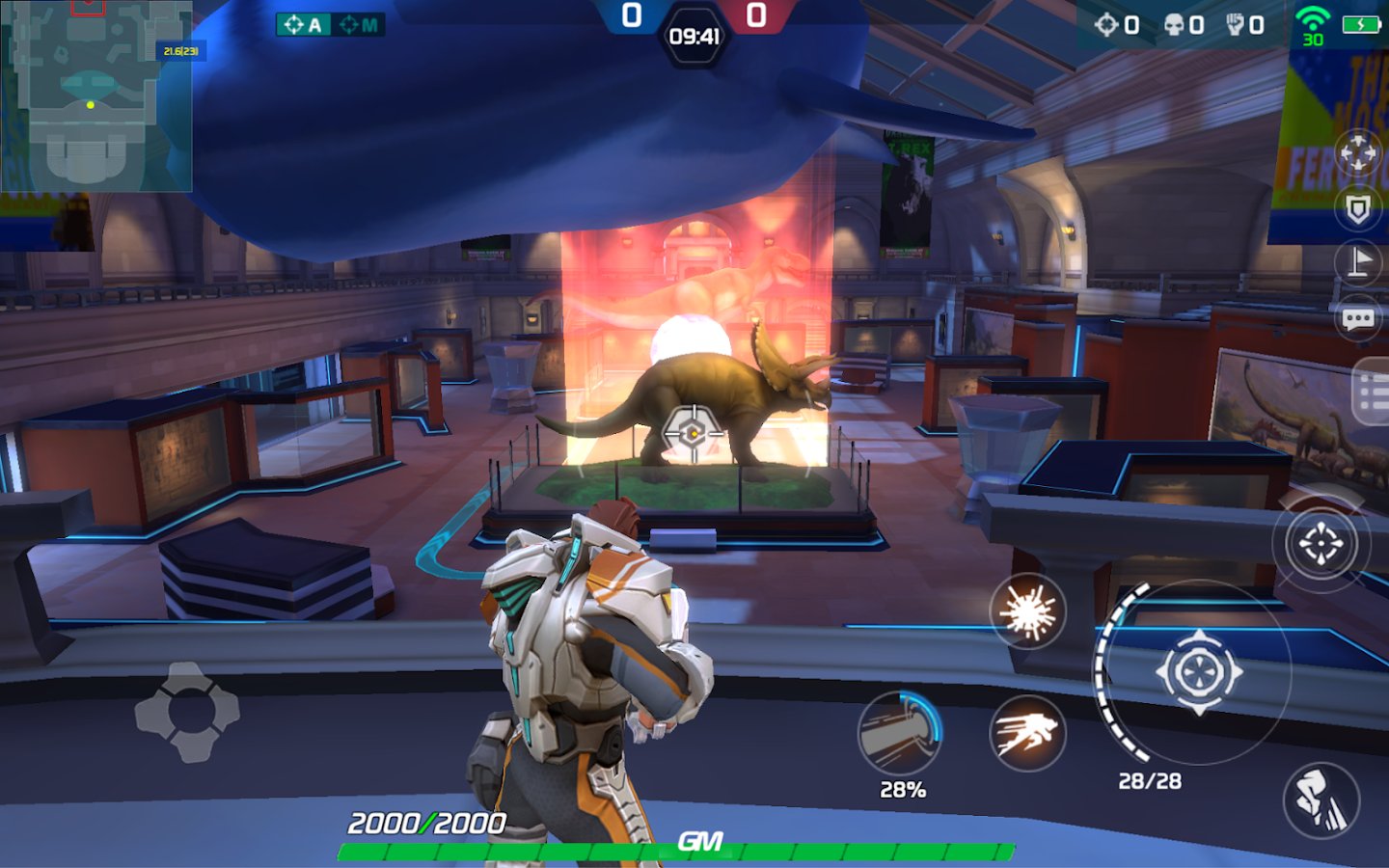Open the list menu button
Viewport: 1389px width, 868px height.
[1373, 391]
